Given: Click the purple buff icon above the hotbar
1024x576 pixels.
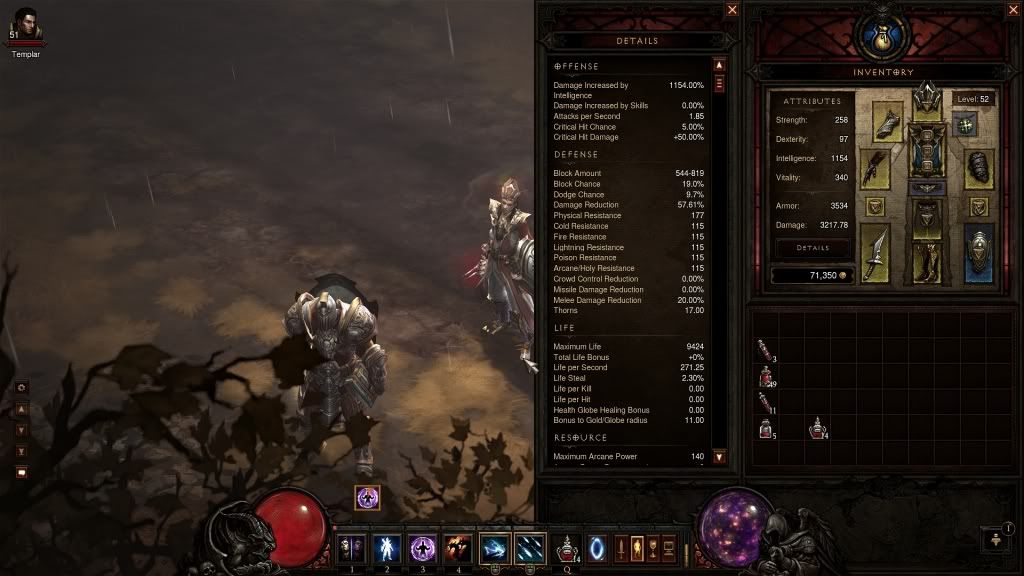Looking at the screenshot, I should tap(367, 497).
